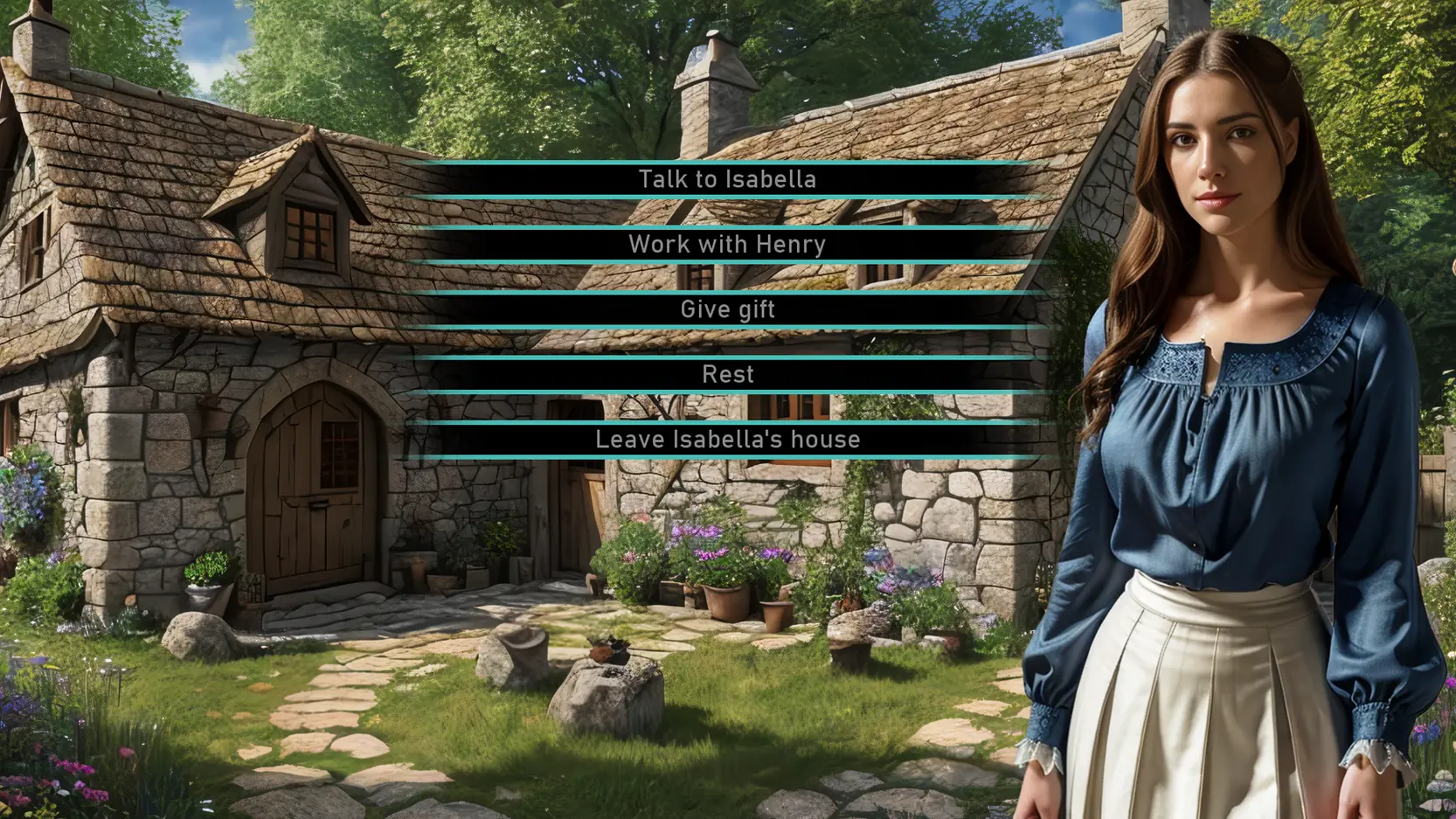The width and height of the screenshot is (1456, 819).
Task: Click the Rest option
Action: (x=727, y=375)
